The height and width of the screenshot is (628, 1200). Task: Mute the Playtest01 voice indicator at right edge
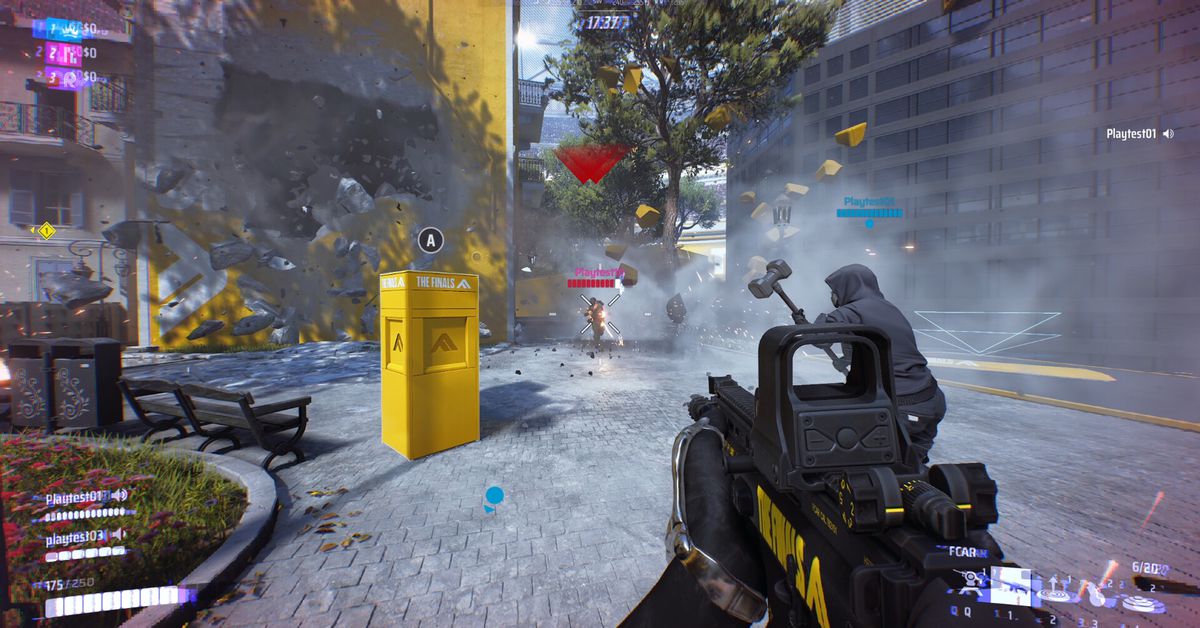(x=1167, y=133)
